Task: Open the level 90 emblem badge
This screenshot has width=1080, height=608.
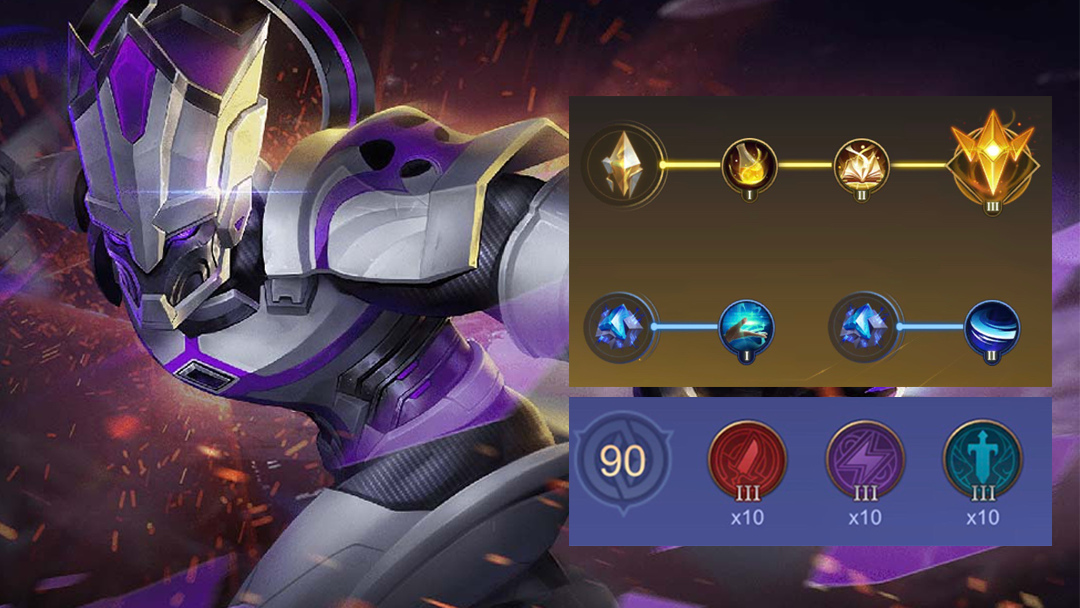Action: 622,463
